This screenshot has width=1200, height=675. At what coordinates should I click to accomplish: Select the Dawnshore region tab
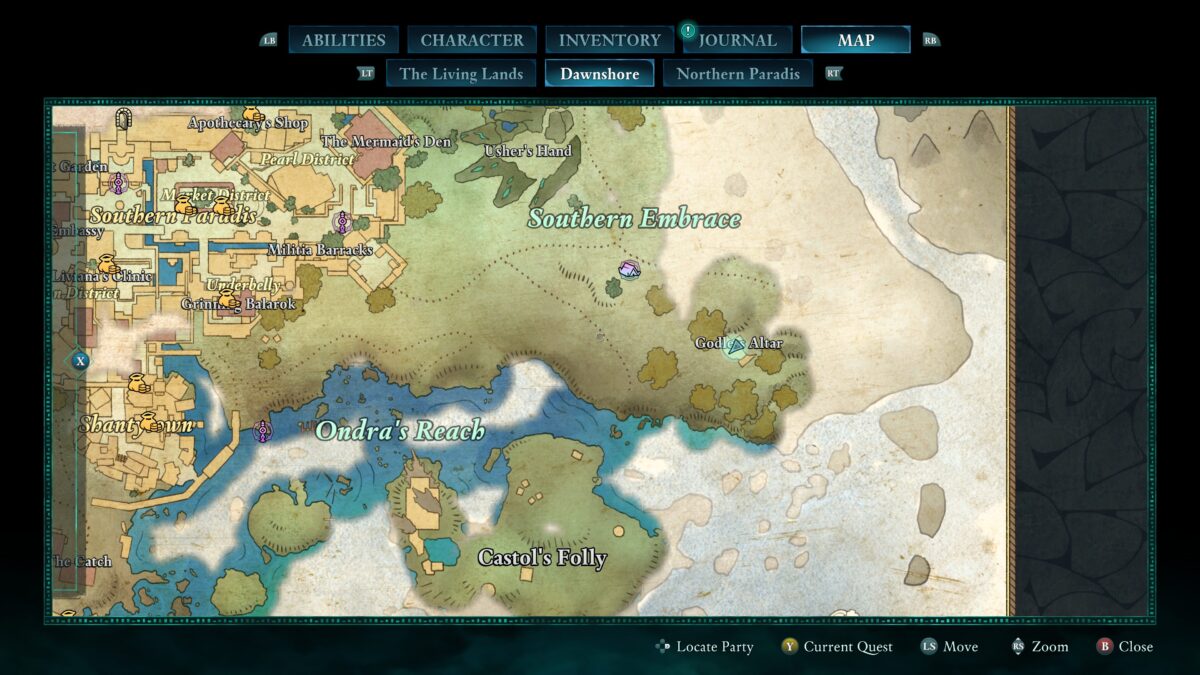[599, 74]
